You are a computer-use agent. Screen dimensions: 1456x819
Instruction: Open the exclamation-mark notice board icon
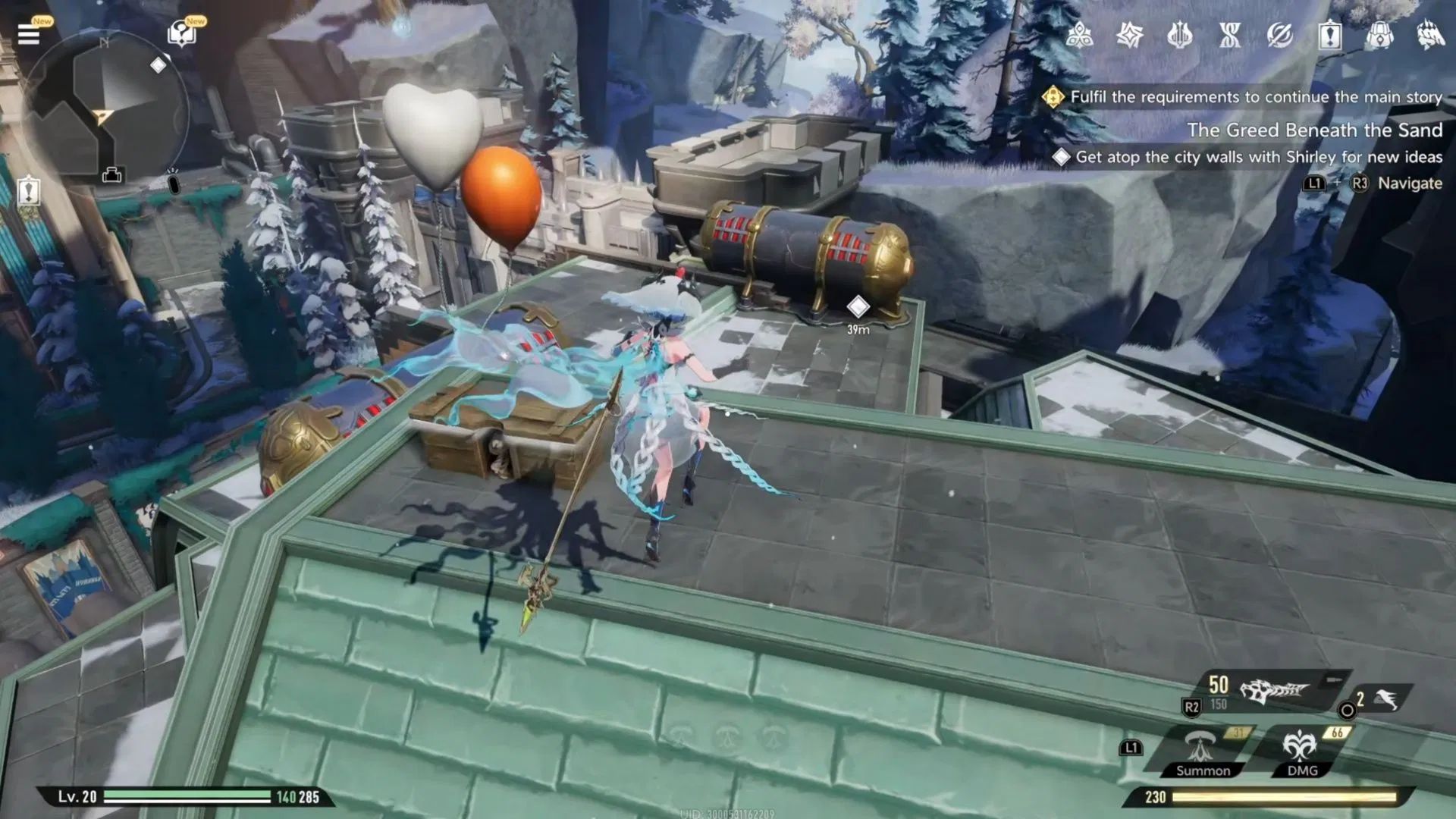tap(1330, 34)
